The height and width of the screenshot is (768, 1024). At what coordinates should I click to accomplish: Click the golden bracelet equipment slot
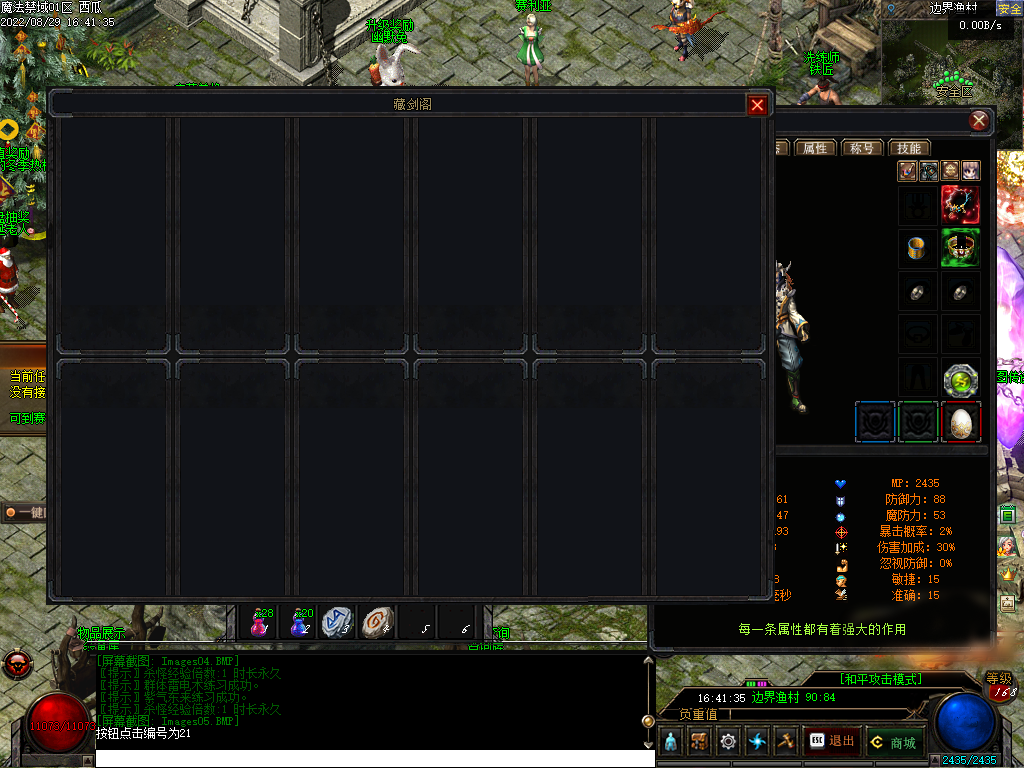point(917,248)
